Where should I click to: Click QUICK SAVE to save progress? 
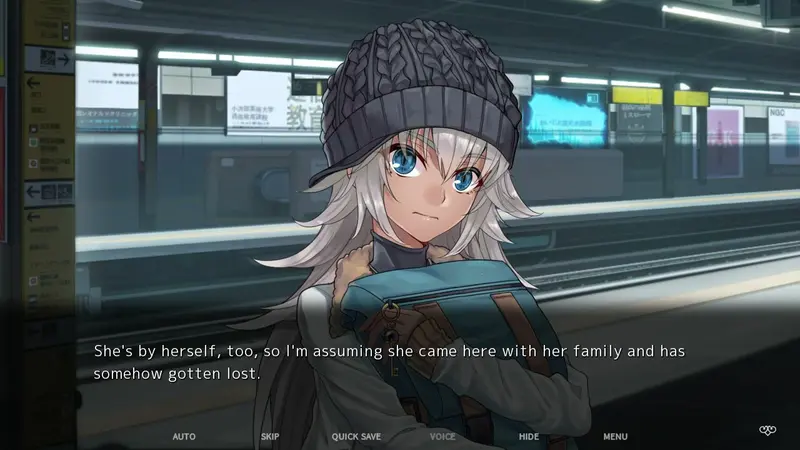tap(356, 437)
